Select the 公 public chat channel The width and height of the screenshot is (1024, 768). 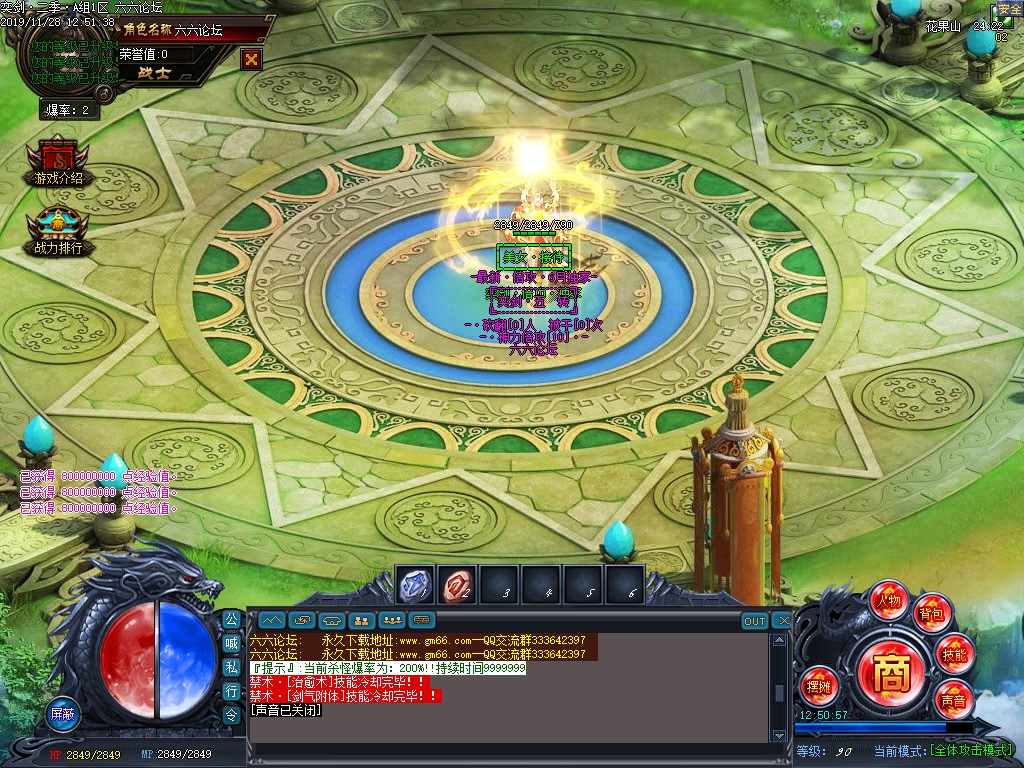click(x=231, y=619)
